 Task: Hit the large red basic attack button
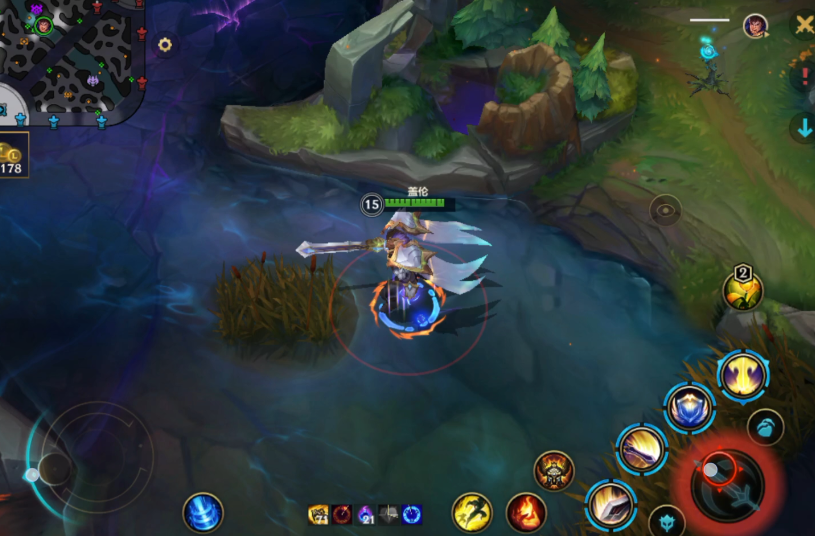(727, 485)
